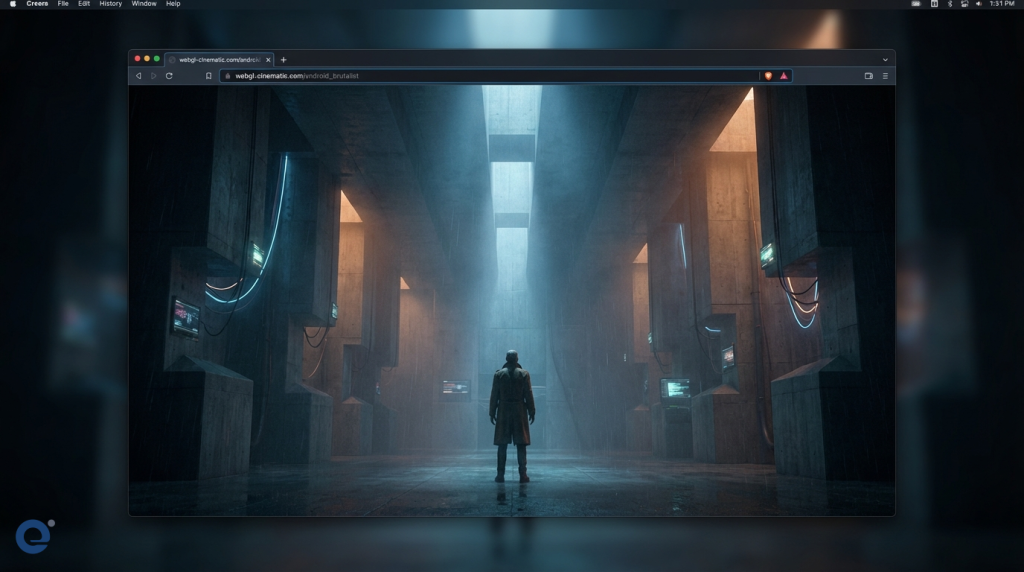
Task: Reload the browser page
Action: 169,76
